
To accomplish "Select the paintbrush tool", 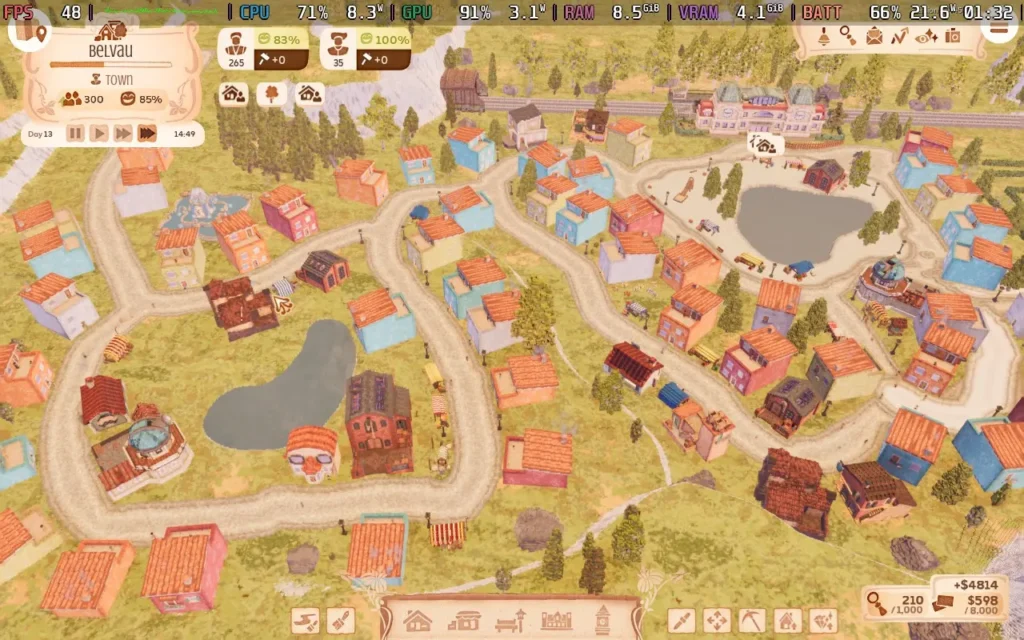I will click(x=341, y=621).
